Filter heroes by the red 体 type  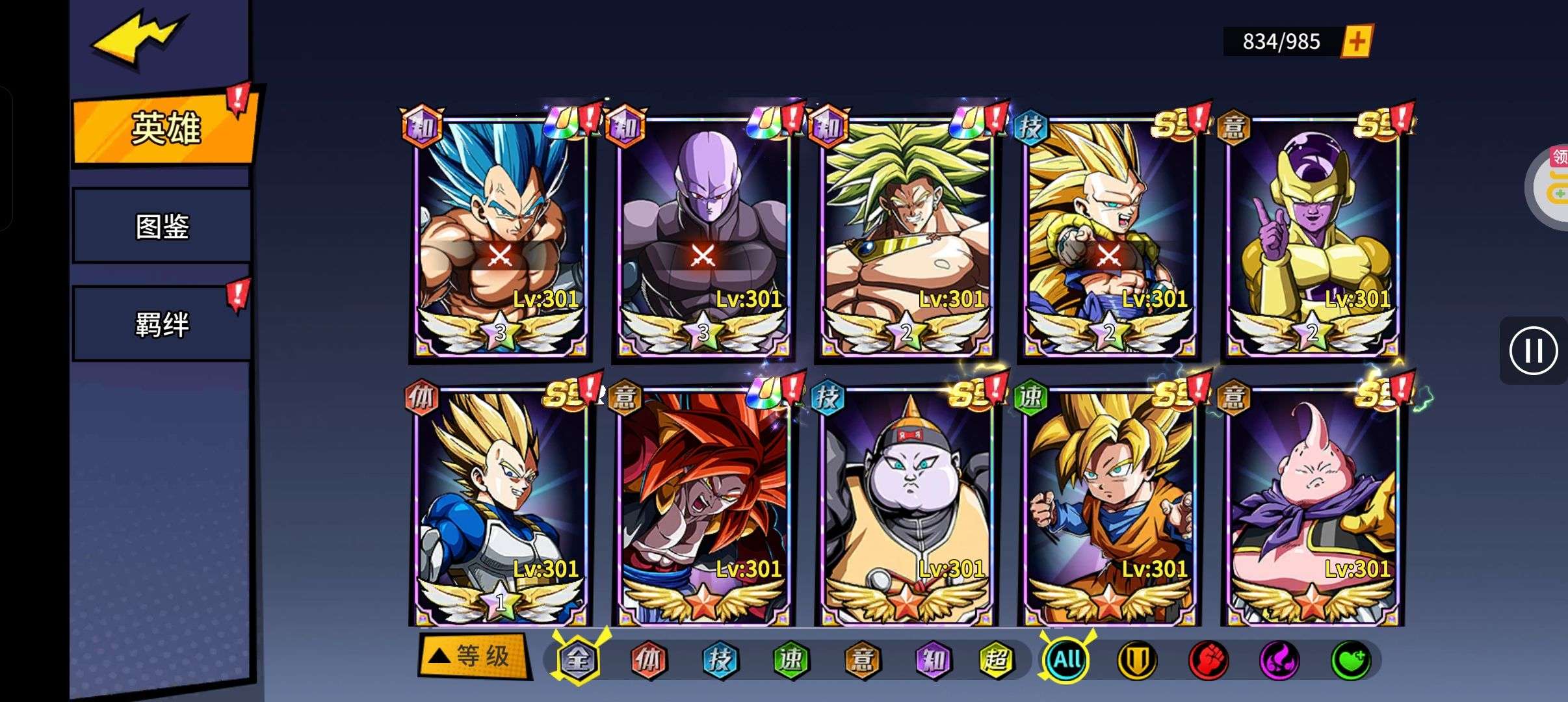[648, 660]
